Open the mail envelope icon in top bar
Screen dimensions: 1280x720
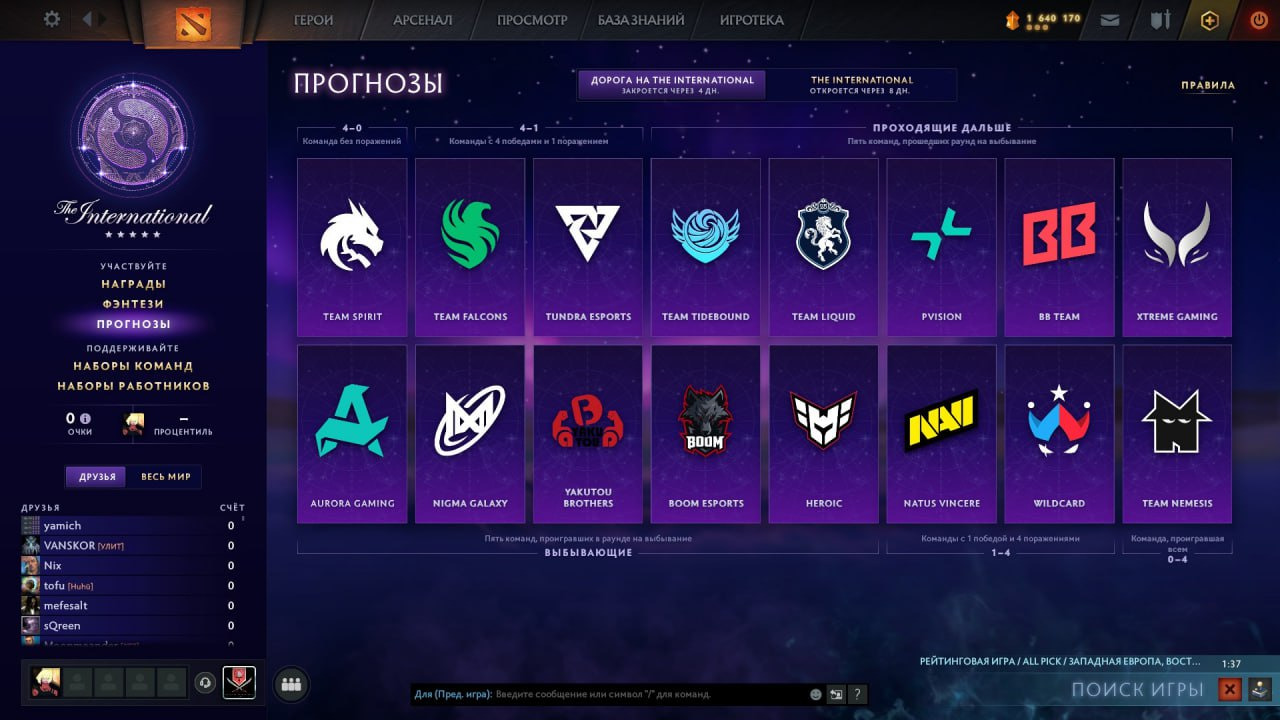(x=1110, y=19)
